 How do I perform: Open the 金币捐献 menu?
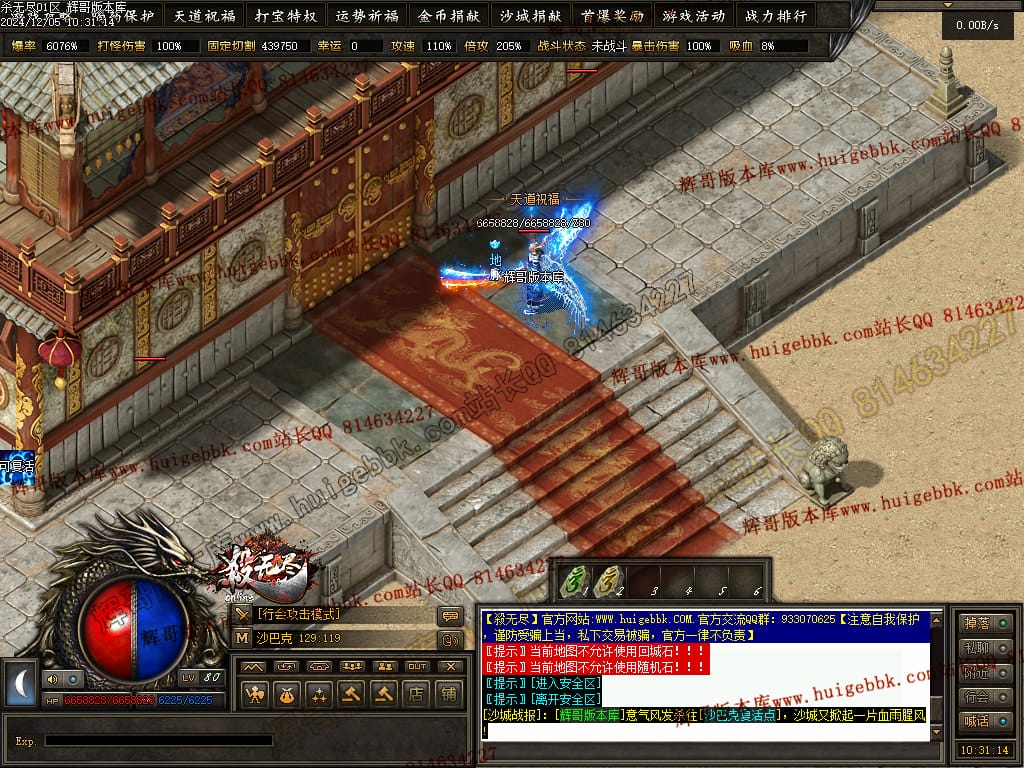(449, 16)
